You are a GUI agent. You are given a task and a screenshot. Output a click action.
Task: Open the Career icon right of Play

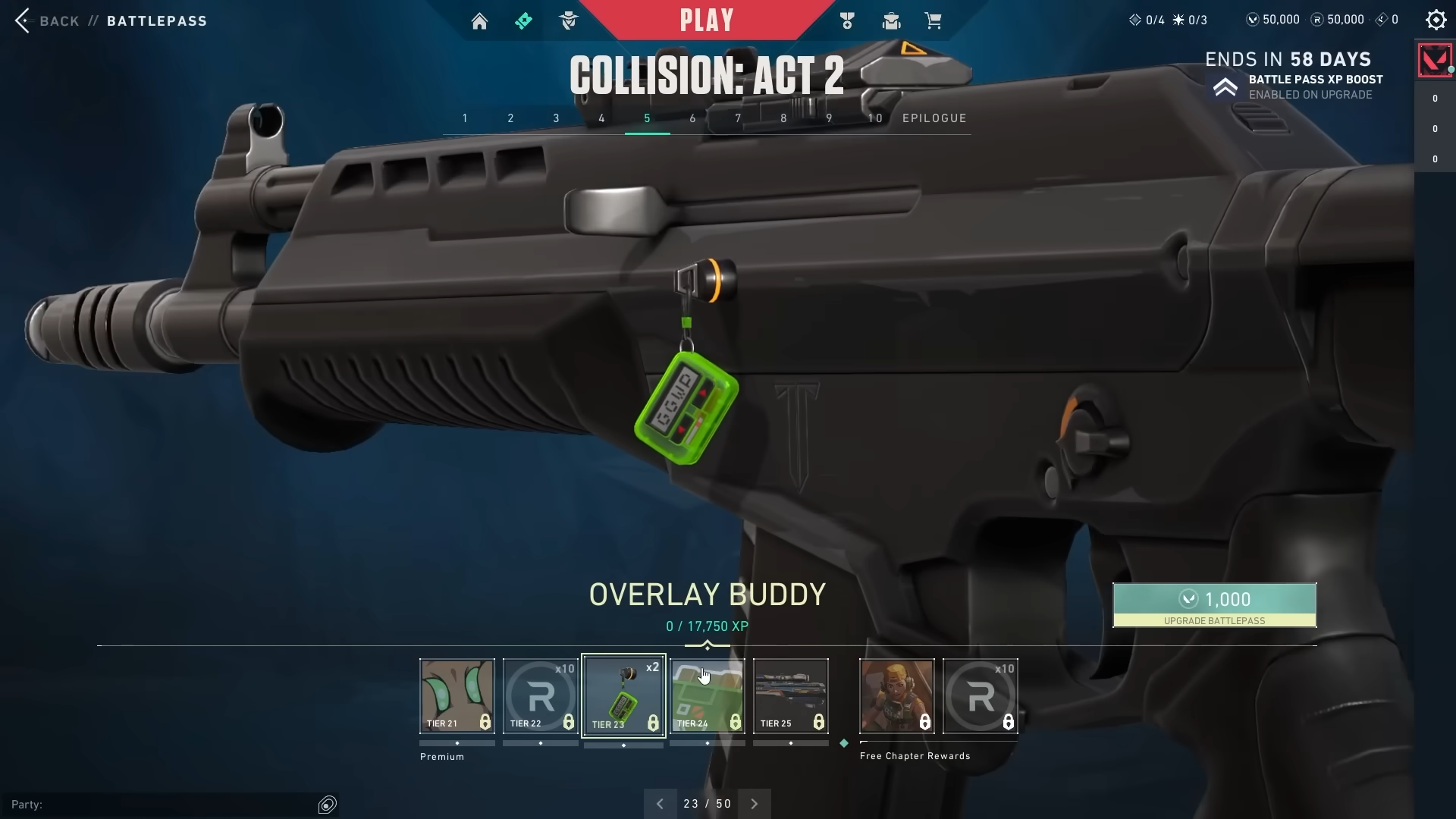click(x=847, y=20)
